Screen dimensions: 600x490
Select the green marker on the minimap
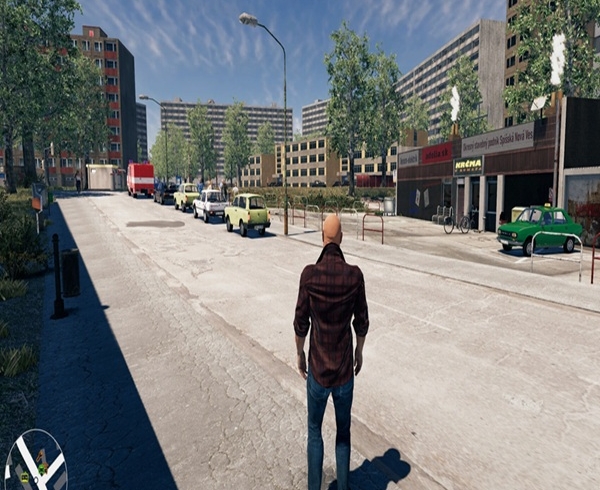42,469
